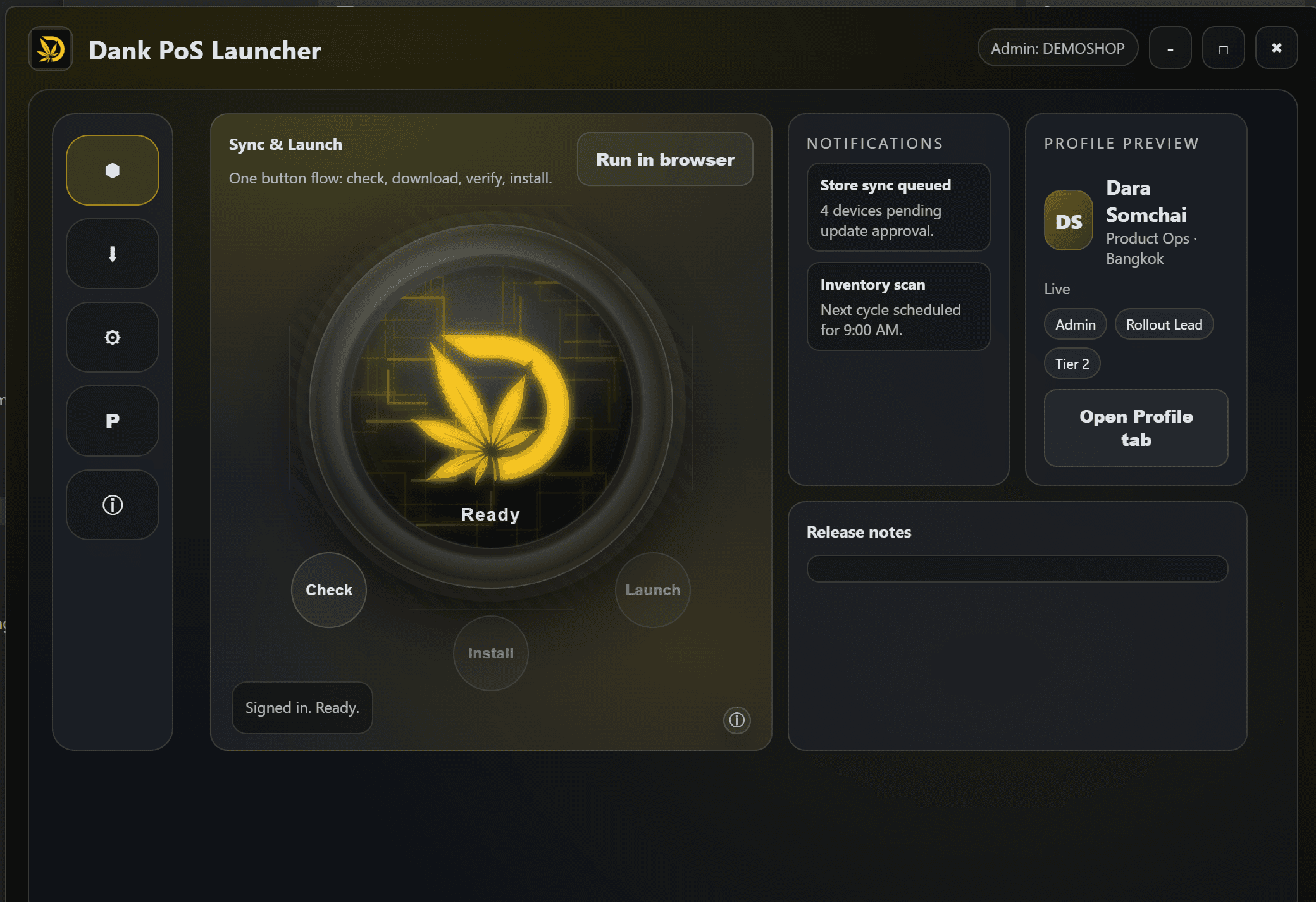The width and height of the screenshot is (1316, 902).
Task: Click the Release notes progress bar
Action: click(x=1017, y=569)
